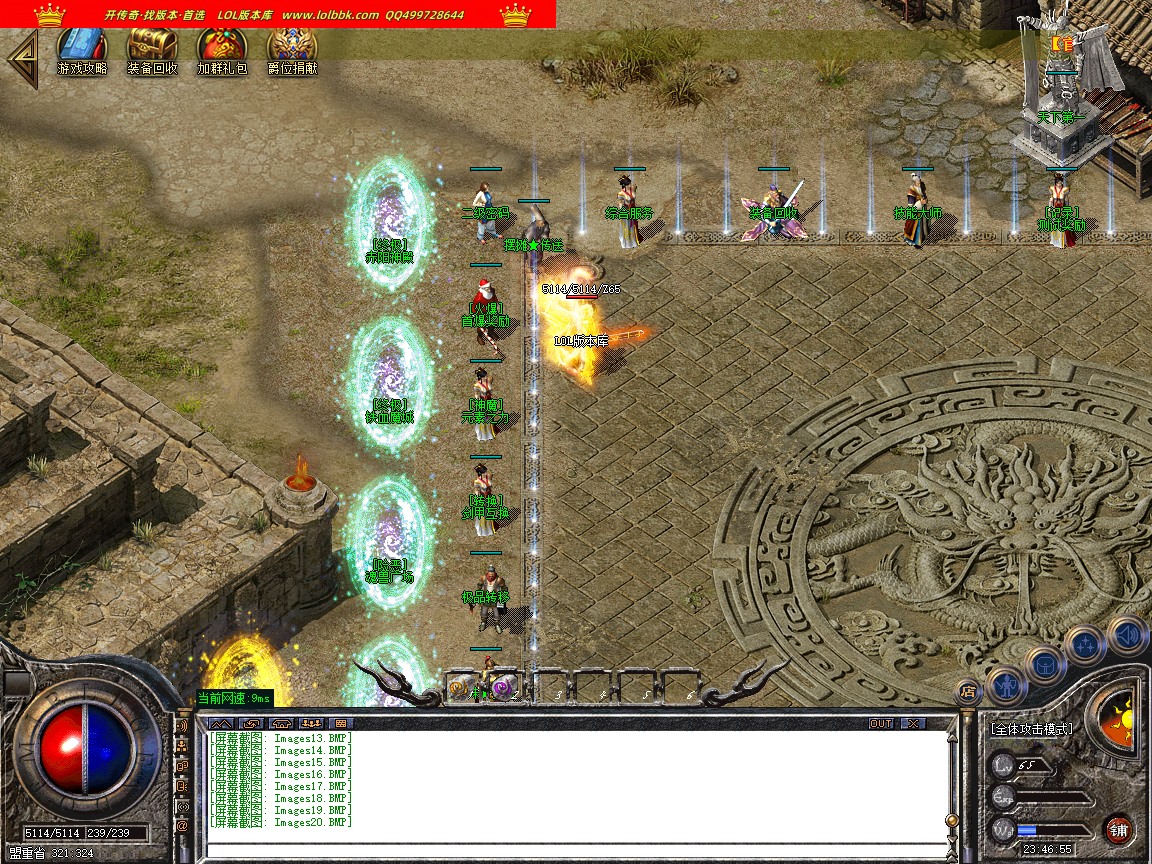Click the OUT button on the chat panel
The image size is (1152, 864).
(x=881, y=723)
